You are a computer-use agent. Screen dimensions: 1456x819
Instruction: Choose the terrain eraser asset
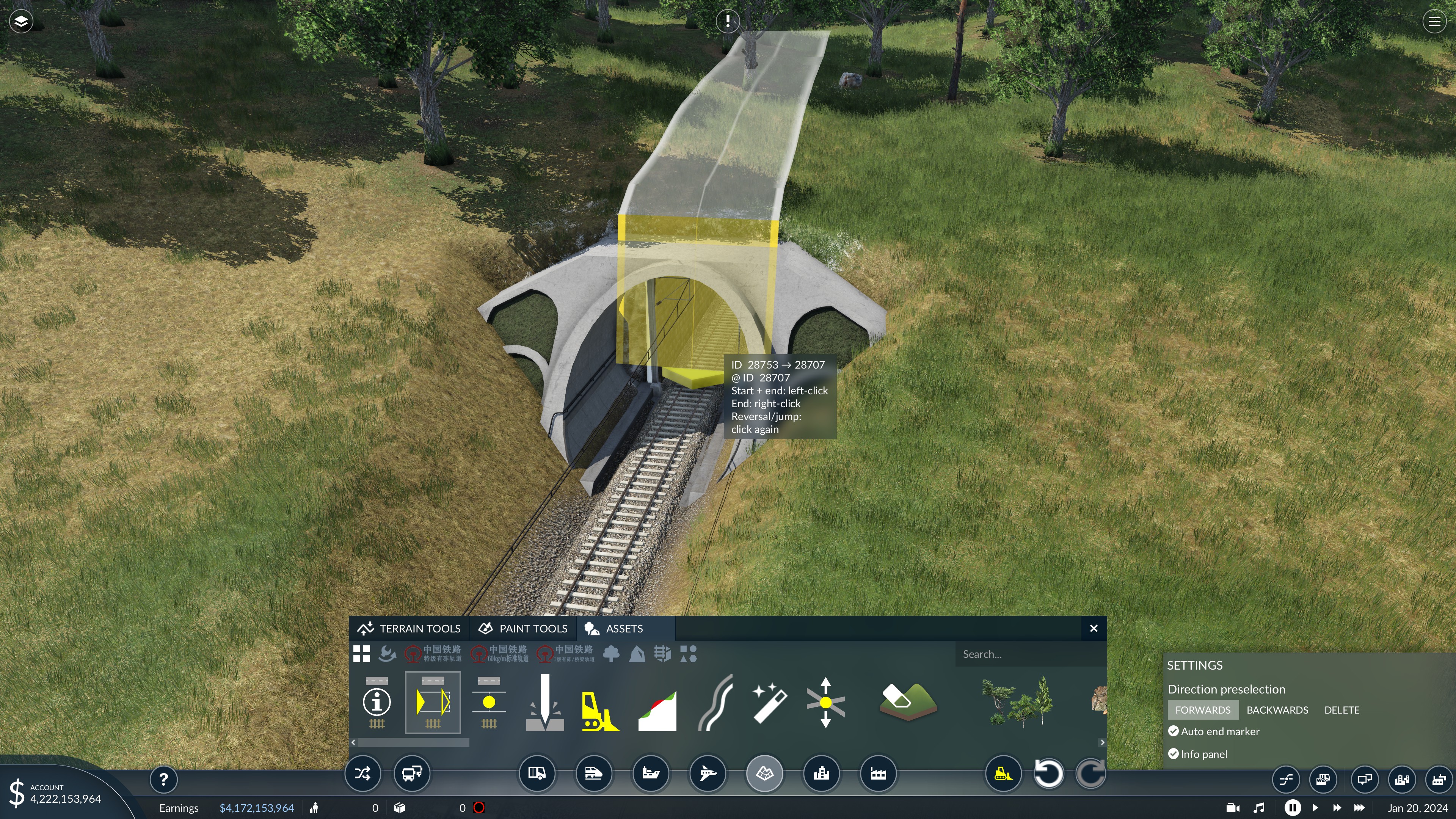[x=908, y=702]
